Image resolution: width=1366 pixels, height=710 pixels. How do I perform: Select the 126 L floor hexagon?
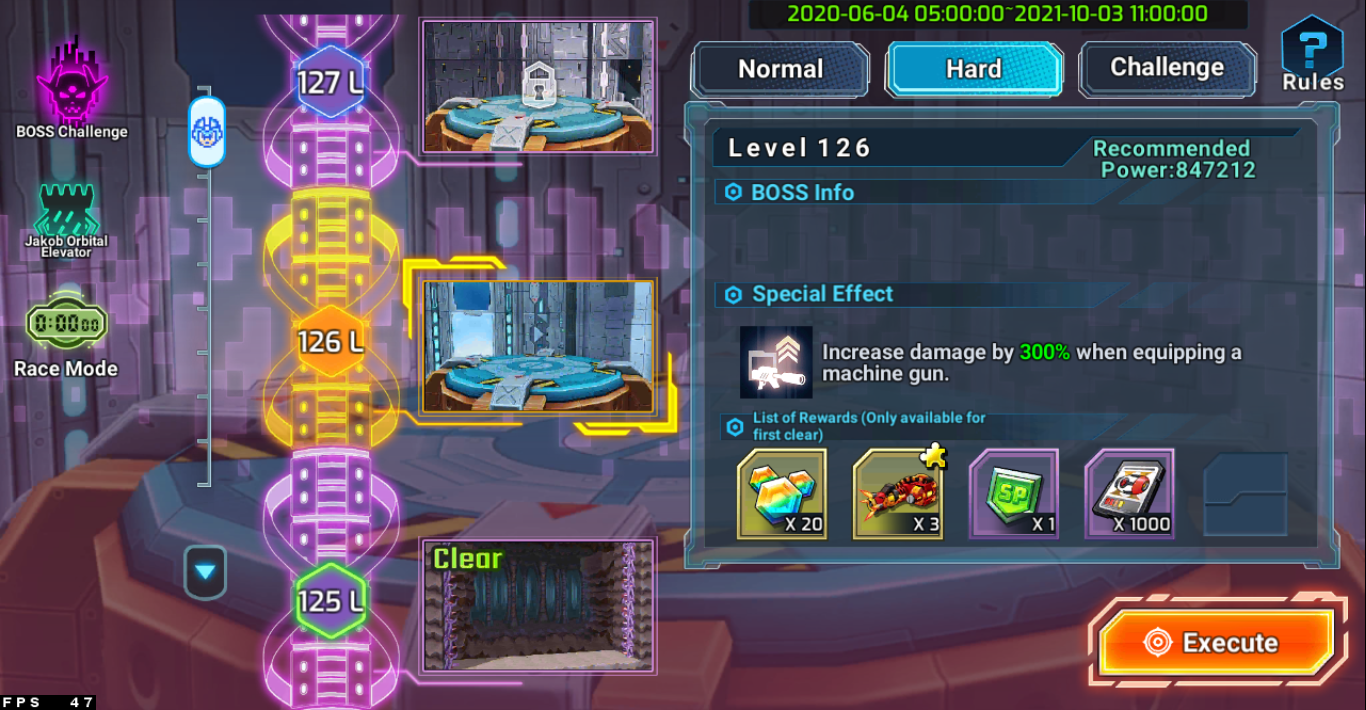pyautogui.click(x=330, y=342)
